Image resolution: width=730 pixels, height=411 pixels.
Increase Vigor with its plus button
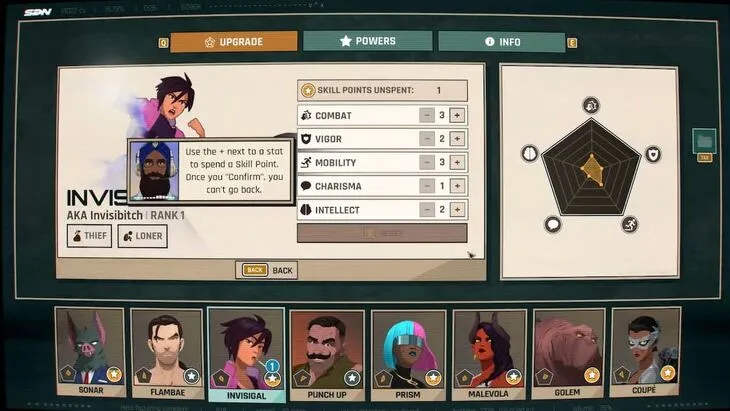click(x=457, y=139)
